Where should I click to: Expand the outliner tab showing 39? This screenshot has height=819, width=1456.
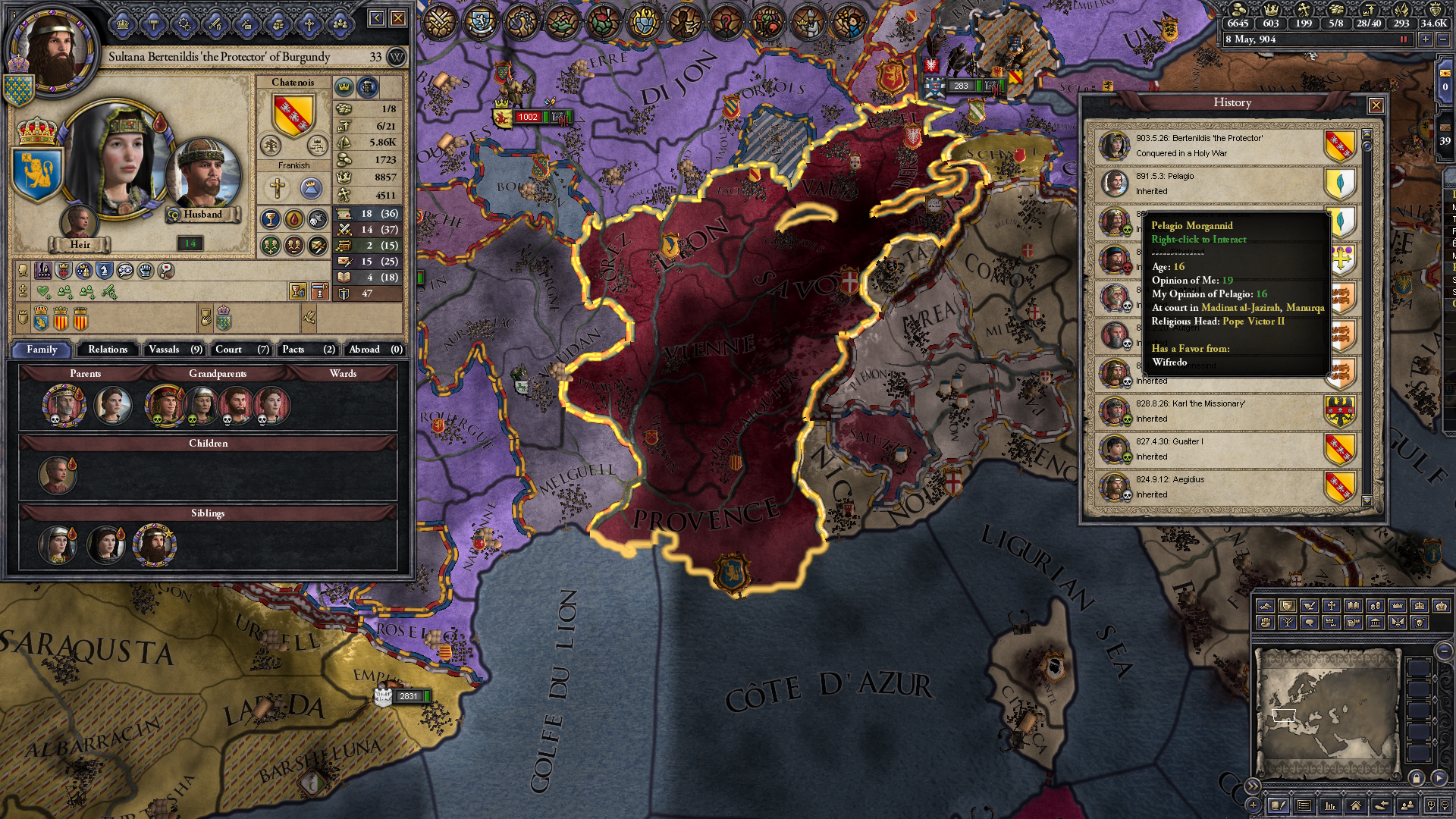click(1445, 134)
